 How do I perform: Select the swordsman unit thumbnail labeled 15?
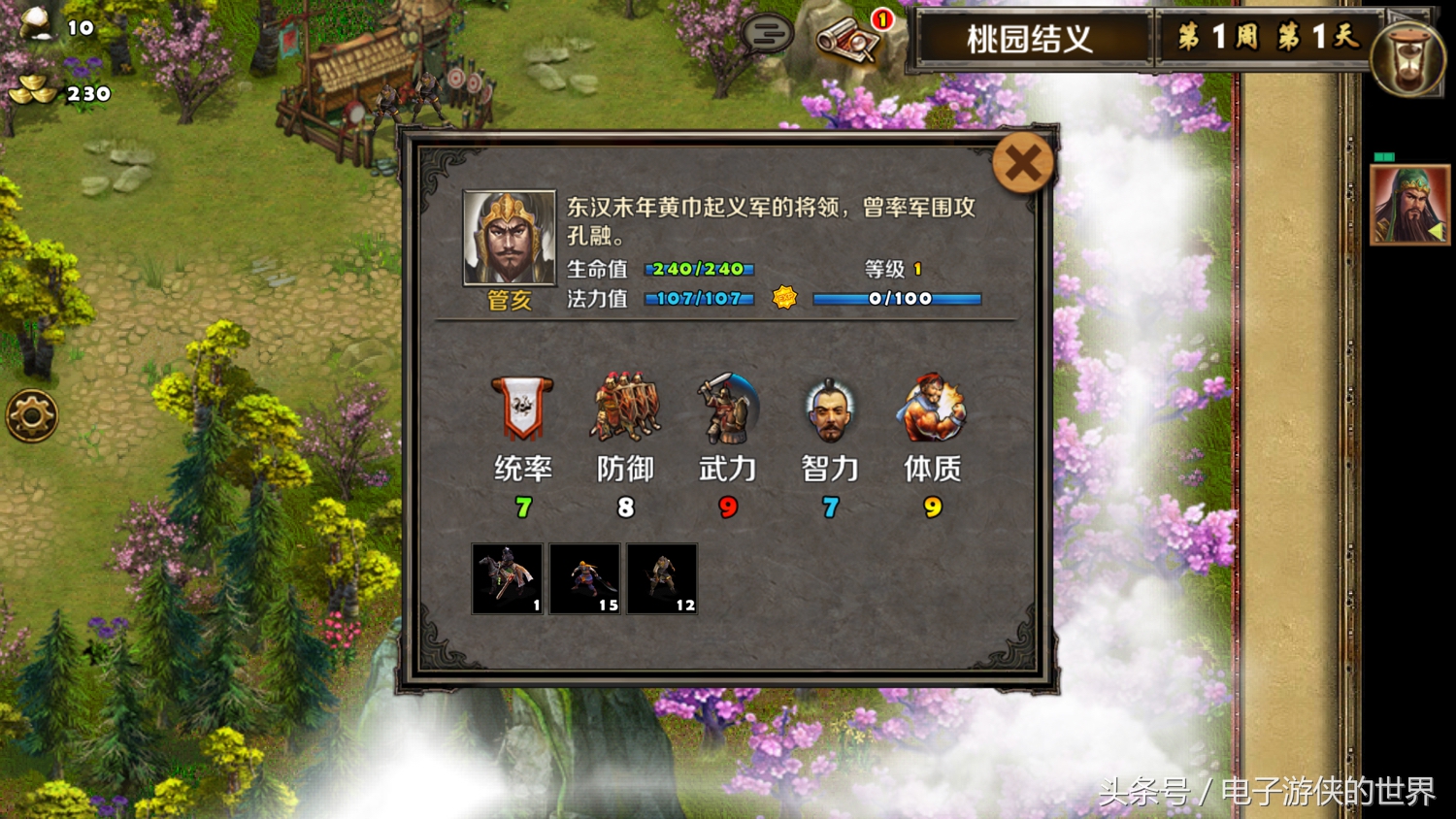pyautogui.click(x=582, y=579)
